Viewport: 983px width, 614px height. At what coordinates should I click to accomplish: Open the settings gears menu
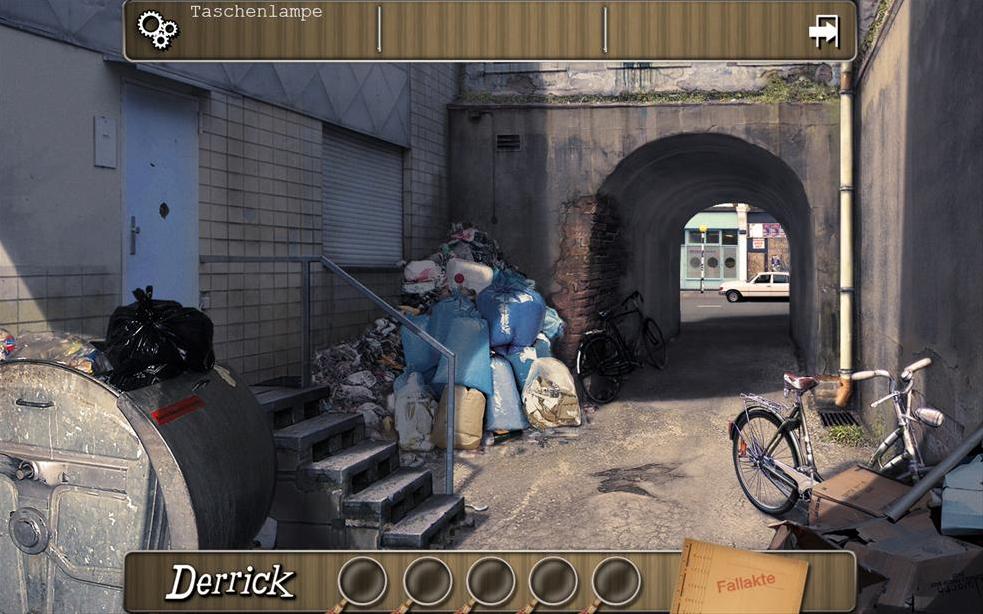point(157,29)
